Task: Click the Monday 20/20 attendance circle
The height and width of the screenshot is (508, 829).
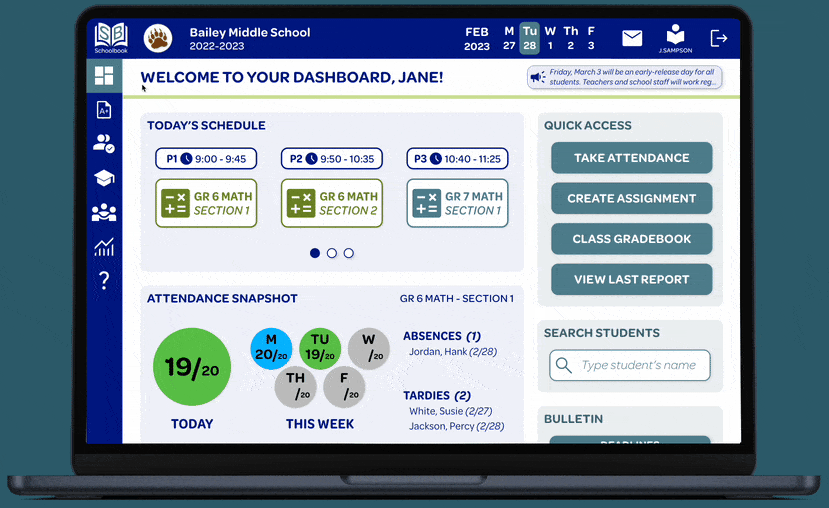Action: coord(271,348)
